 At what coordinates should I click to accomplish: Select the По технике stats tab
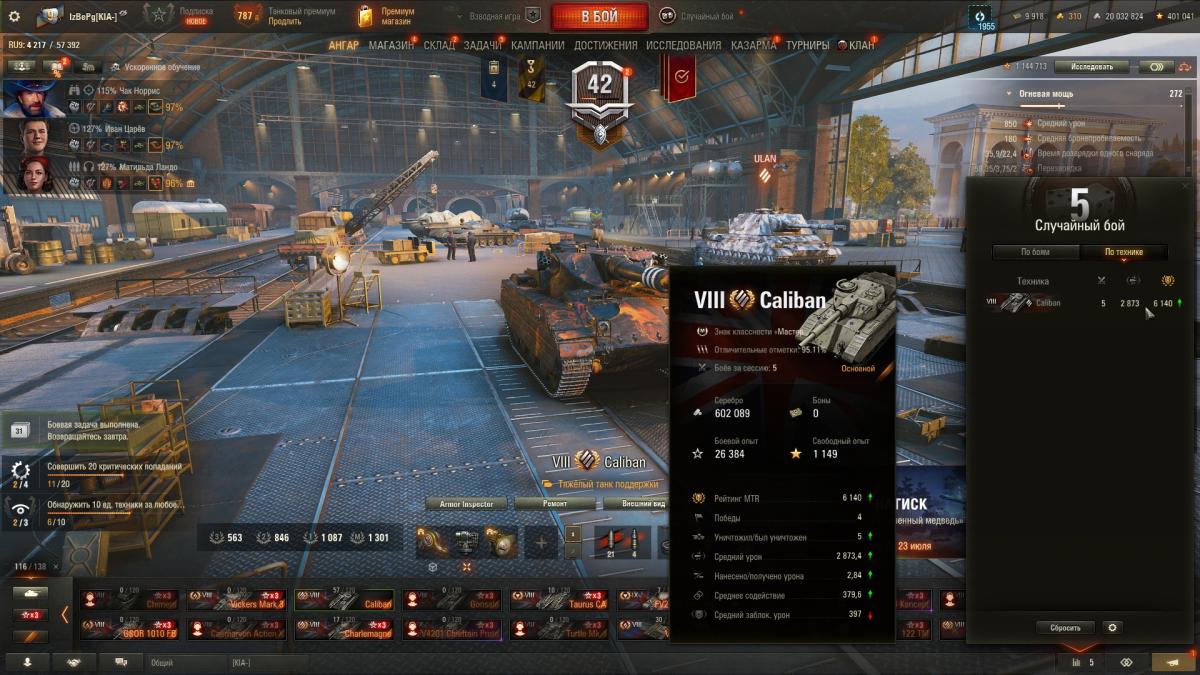1125,252
